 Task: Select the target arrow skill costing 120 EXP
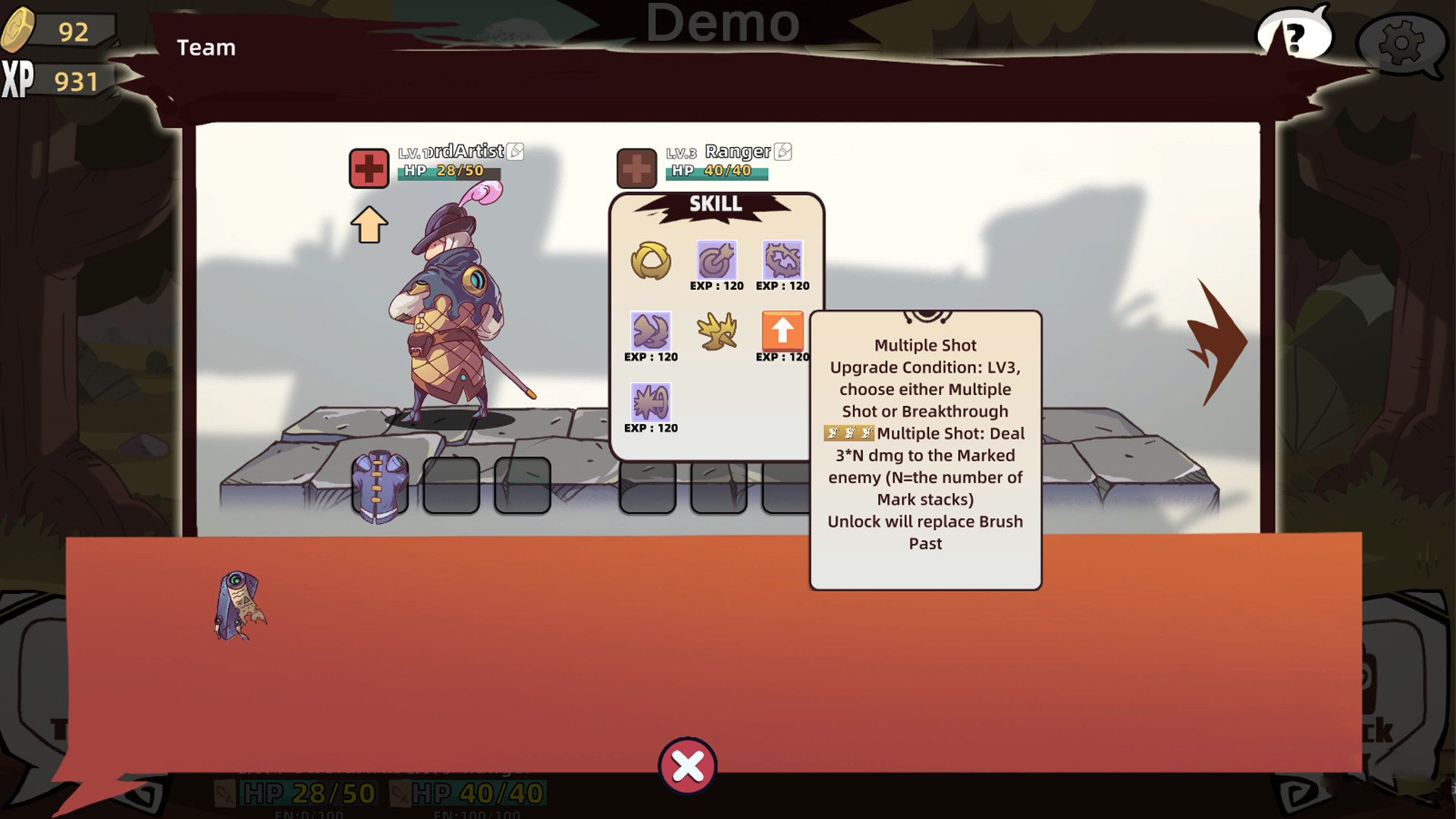point(717,261)
